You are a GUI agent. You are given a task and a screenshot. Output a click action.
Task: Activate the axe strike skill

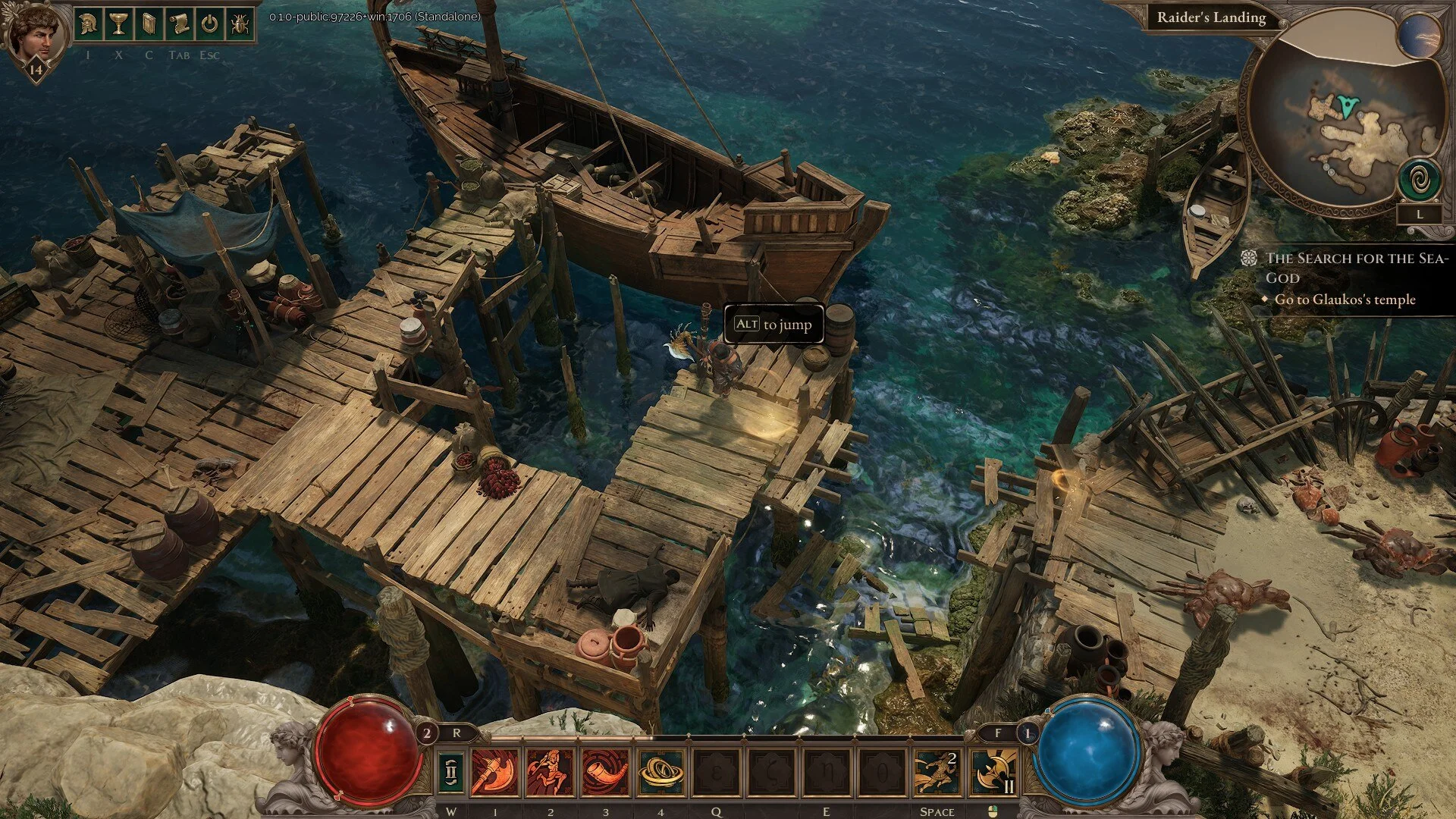coord(495,772)
